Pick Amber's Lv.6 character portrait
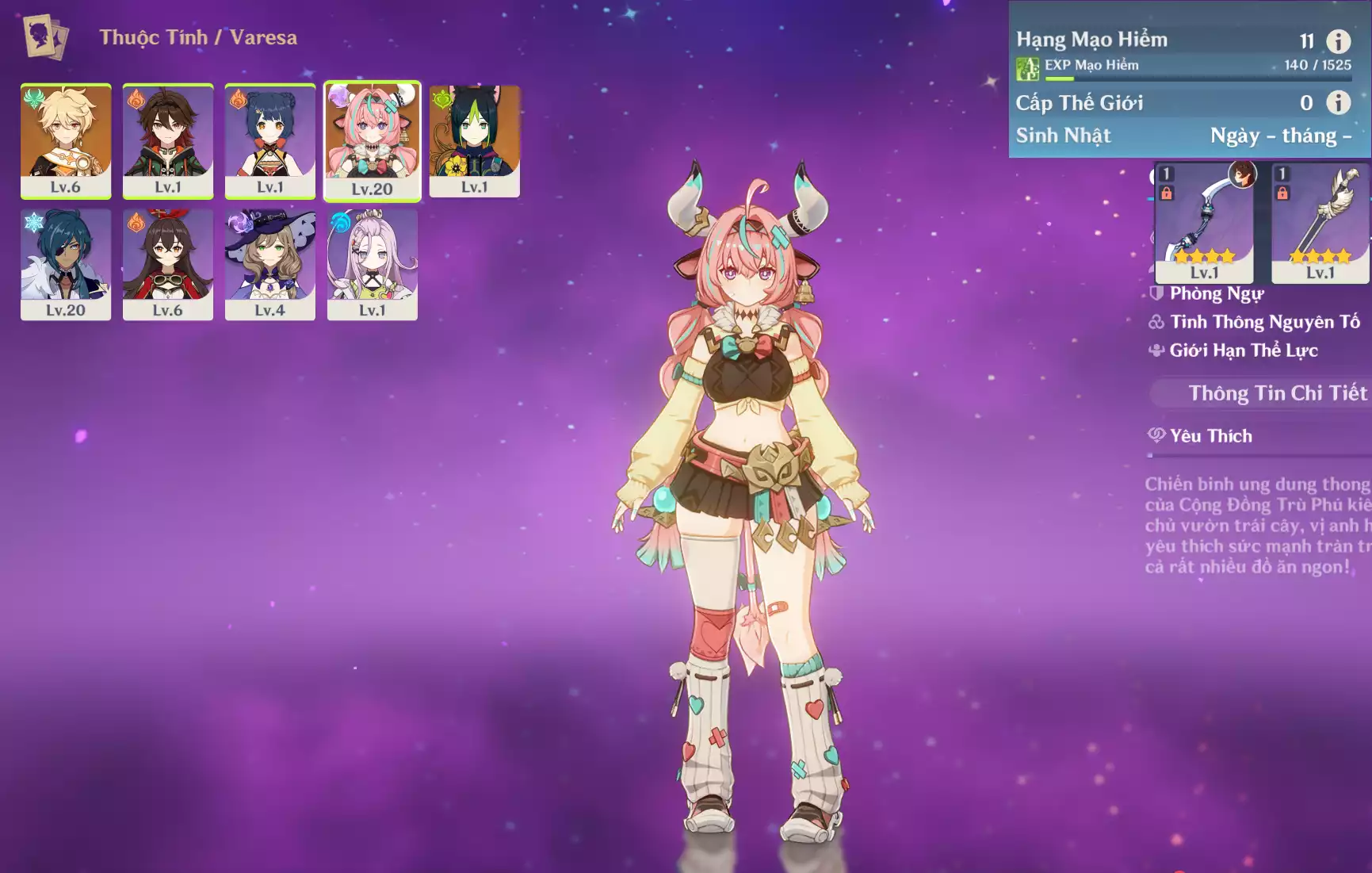Image resolution: width=1372 pixels, height=873 pixels. pos(168,264)
